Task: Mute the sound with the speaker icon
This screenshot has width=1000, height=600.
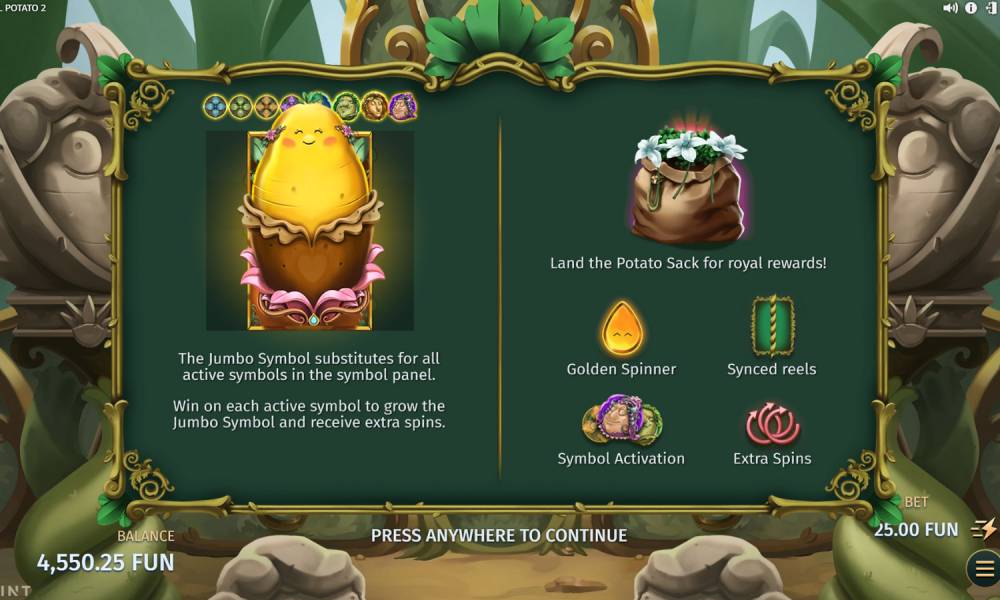Action: point(950,8)
